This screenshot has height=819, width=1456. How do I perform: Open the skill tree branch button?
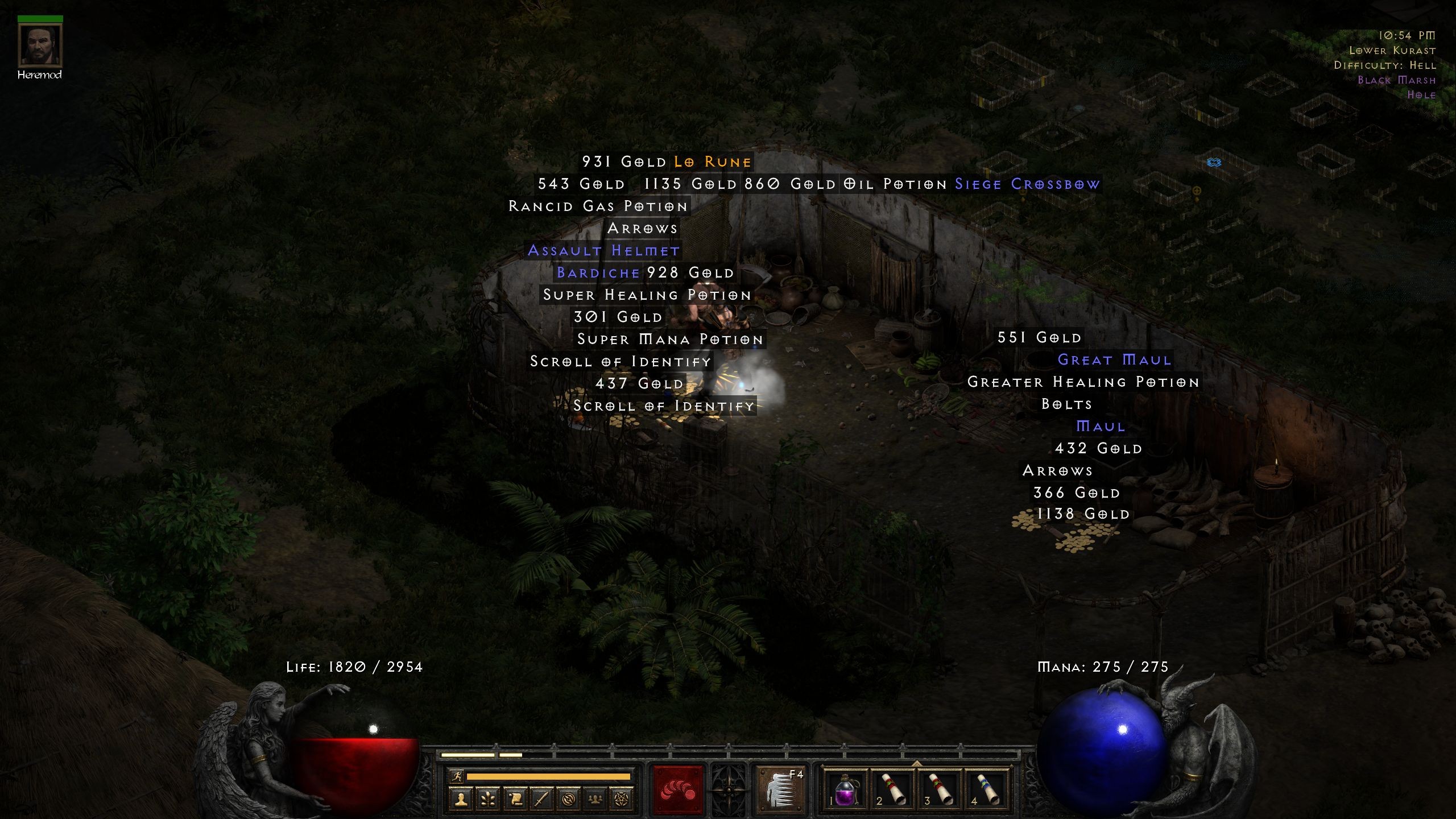pos(488,800)
